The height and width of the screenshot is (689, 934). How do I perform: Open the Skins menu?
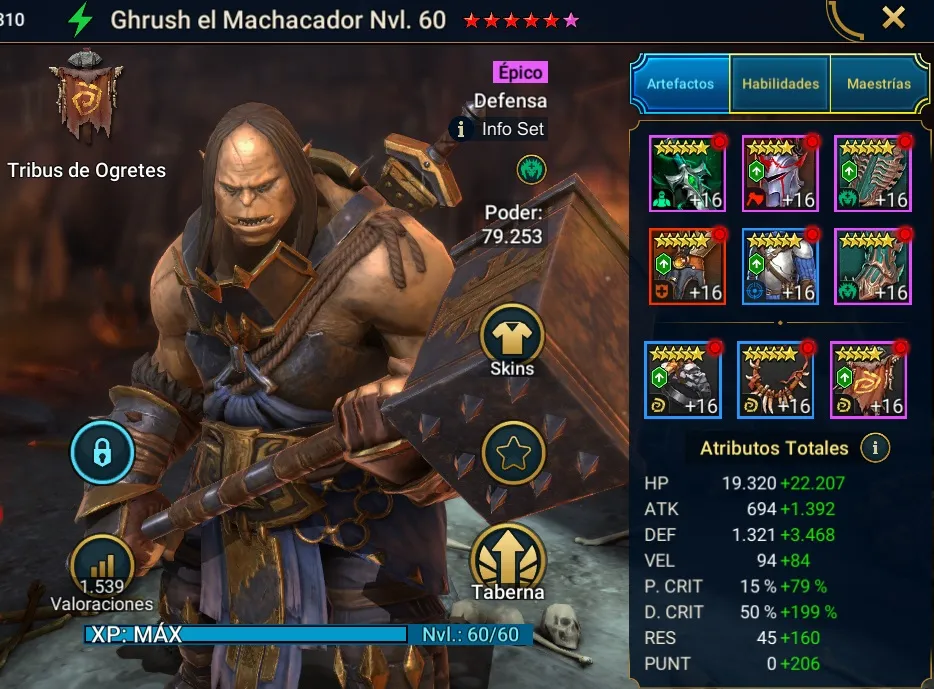coord(512,335)
